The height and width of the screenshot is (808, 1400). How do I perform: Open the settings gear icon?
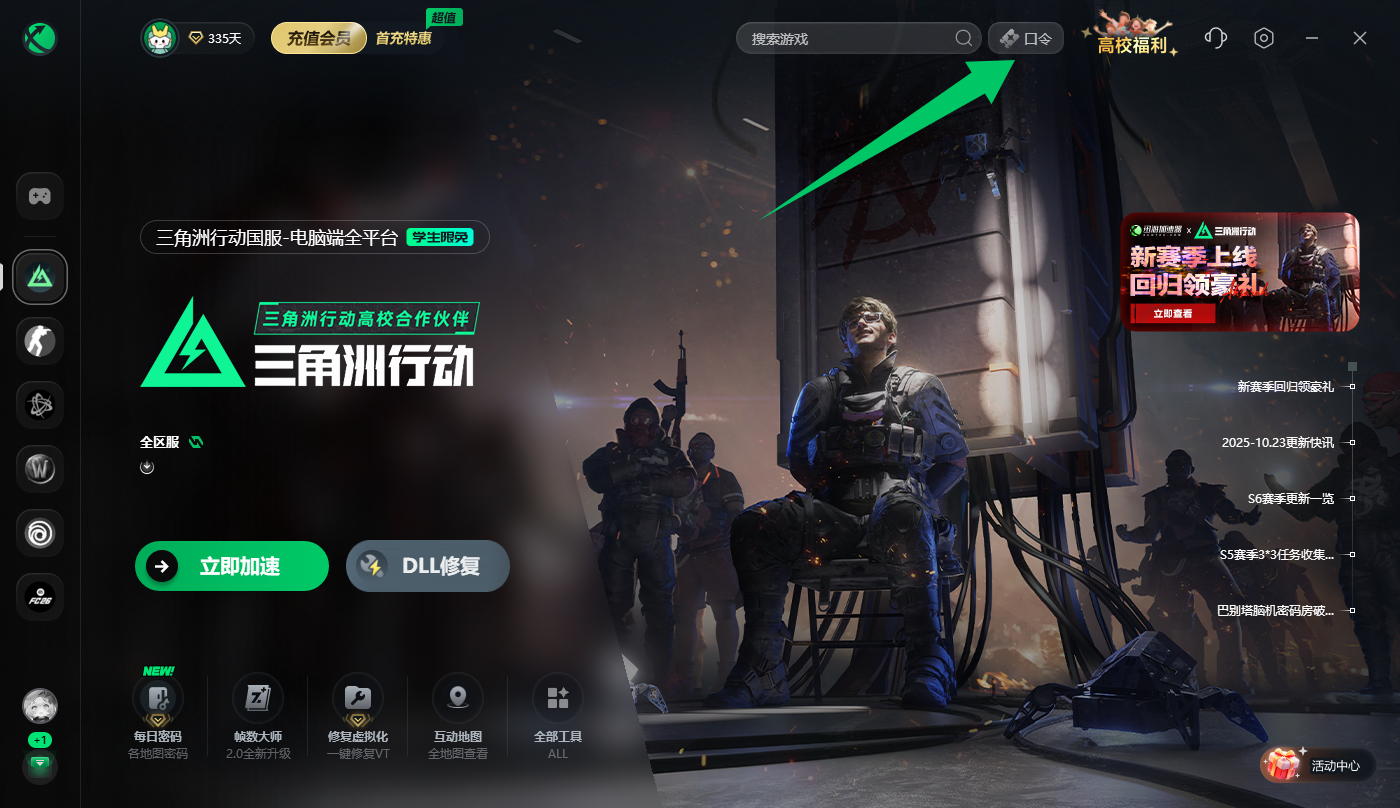tap(1263, 37)
